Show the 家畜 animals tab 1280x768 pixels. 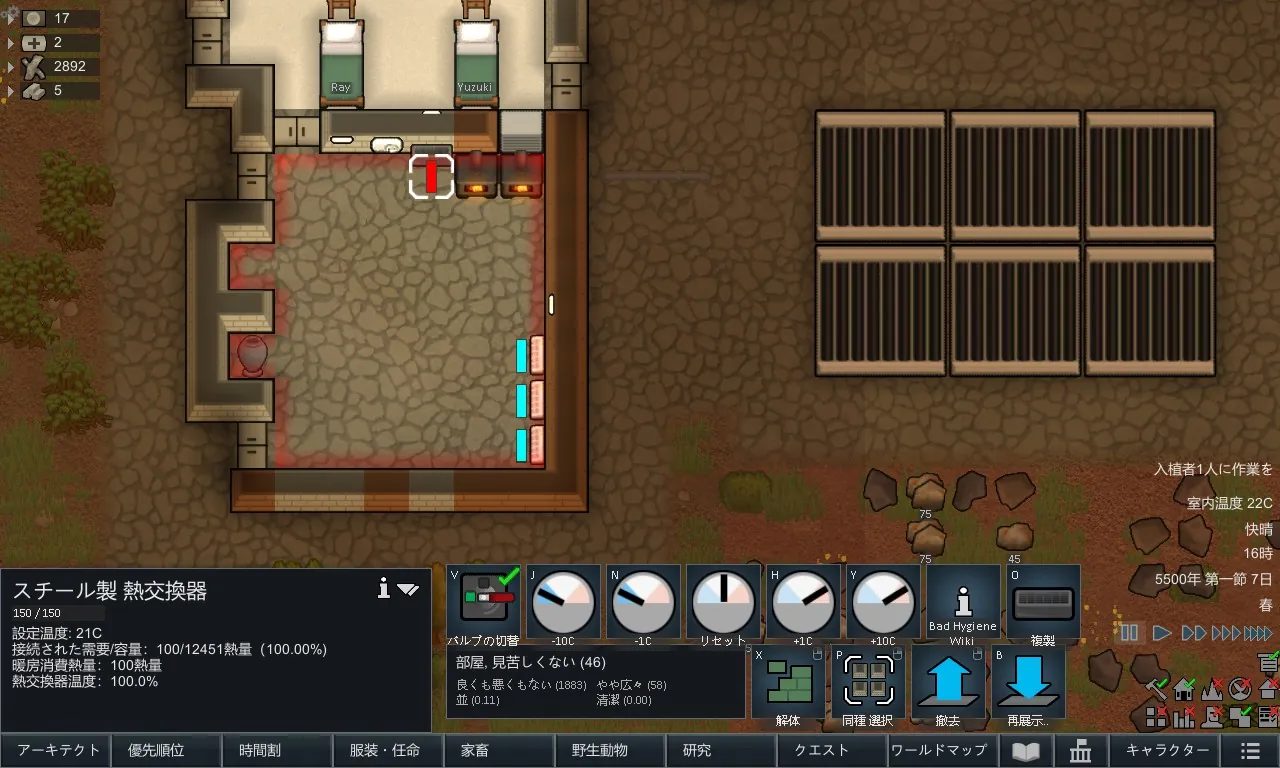[496, 750]
